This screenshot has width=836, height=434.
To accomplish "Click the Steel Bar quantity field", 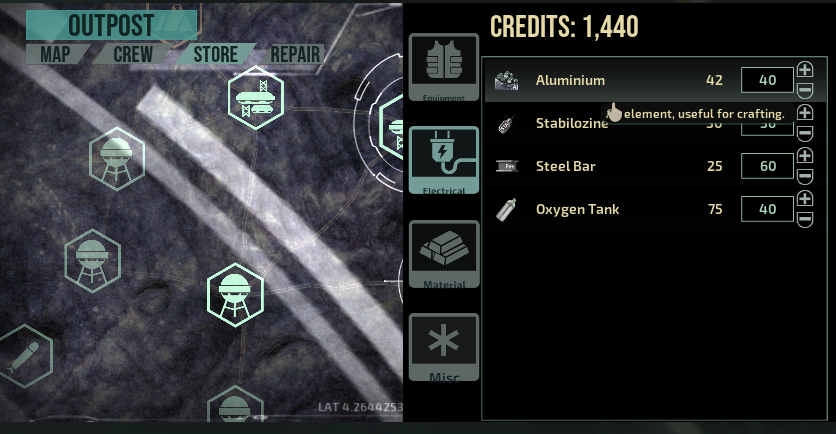I will coord(767,166).
